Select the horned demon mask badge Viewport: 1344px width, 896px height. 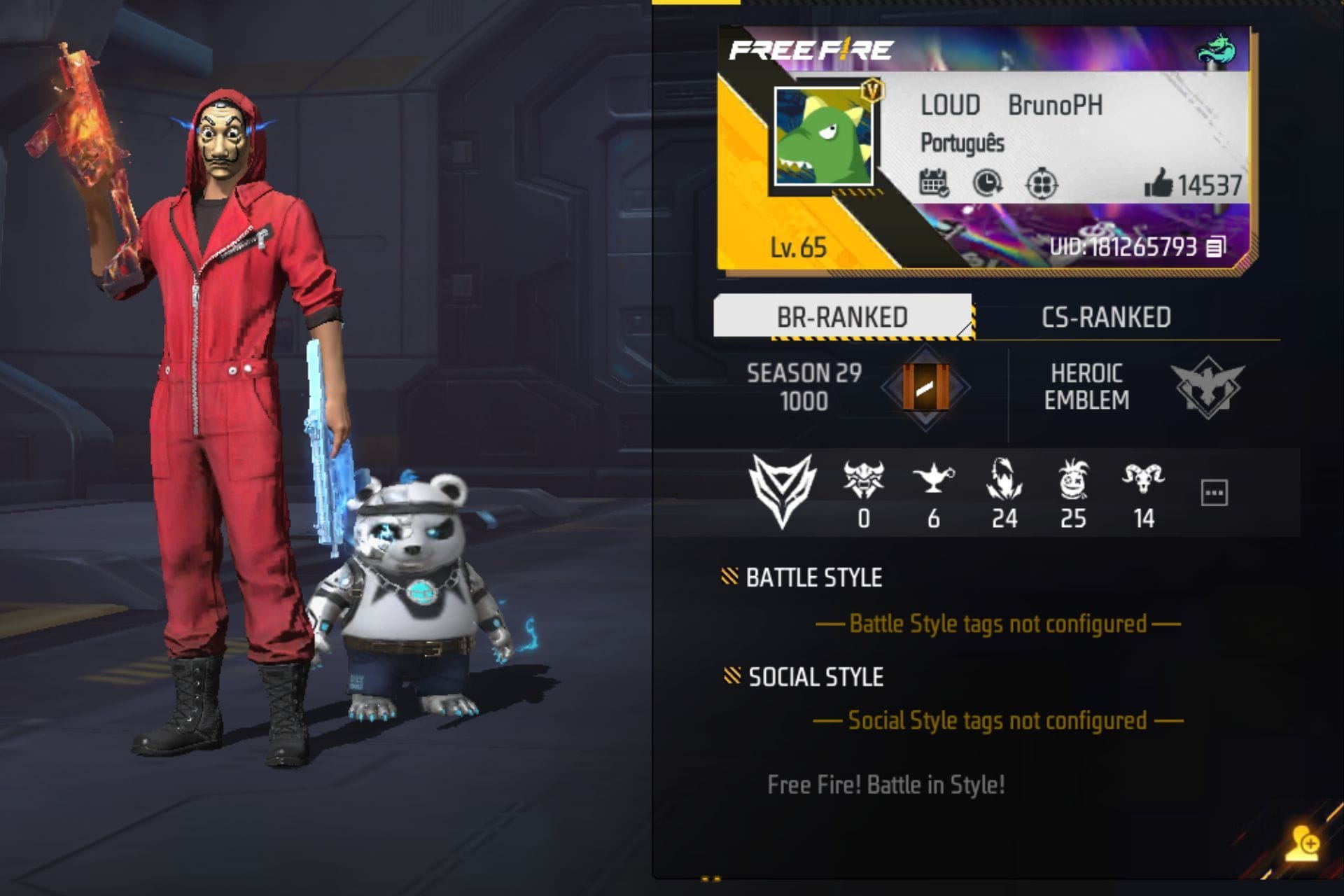tap(864, 479)
